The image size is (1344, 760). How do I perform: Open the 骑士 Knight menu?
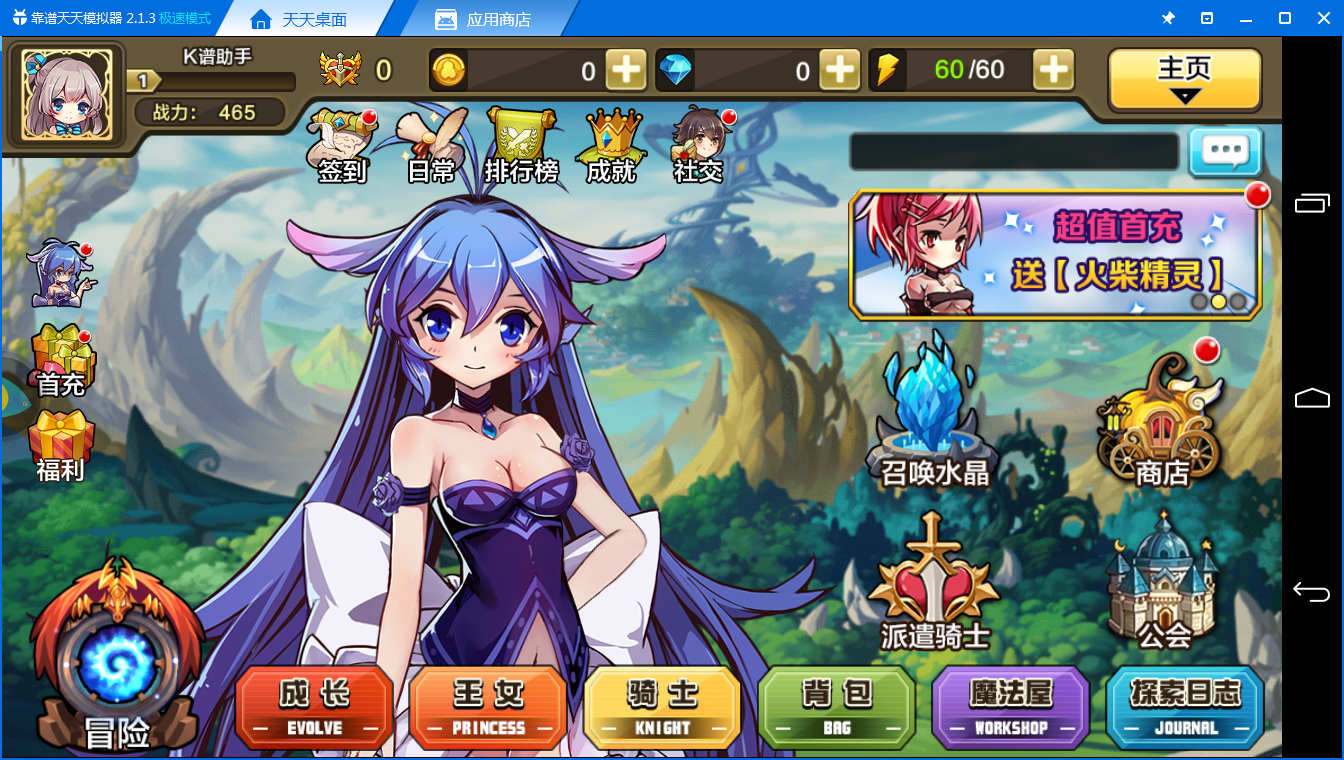[662, 706]
